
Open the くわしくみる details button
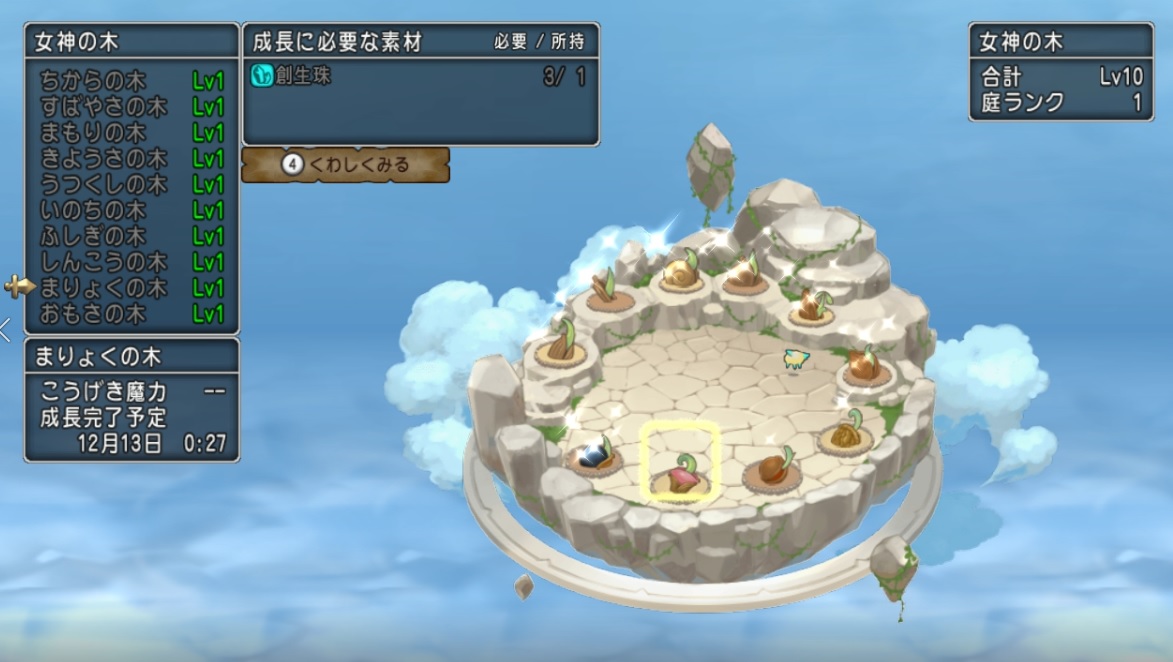tap(345, 165)
